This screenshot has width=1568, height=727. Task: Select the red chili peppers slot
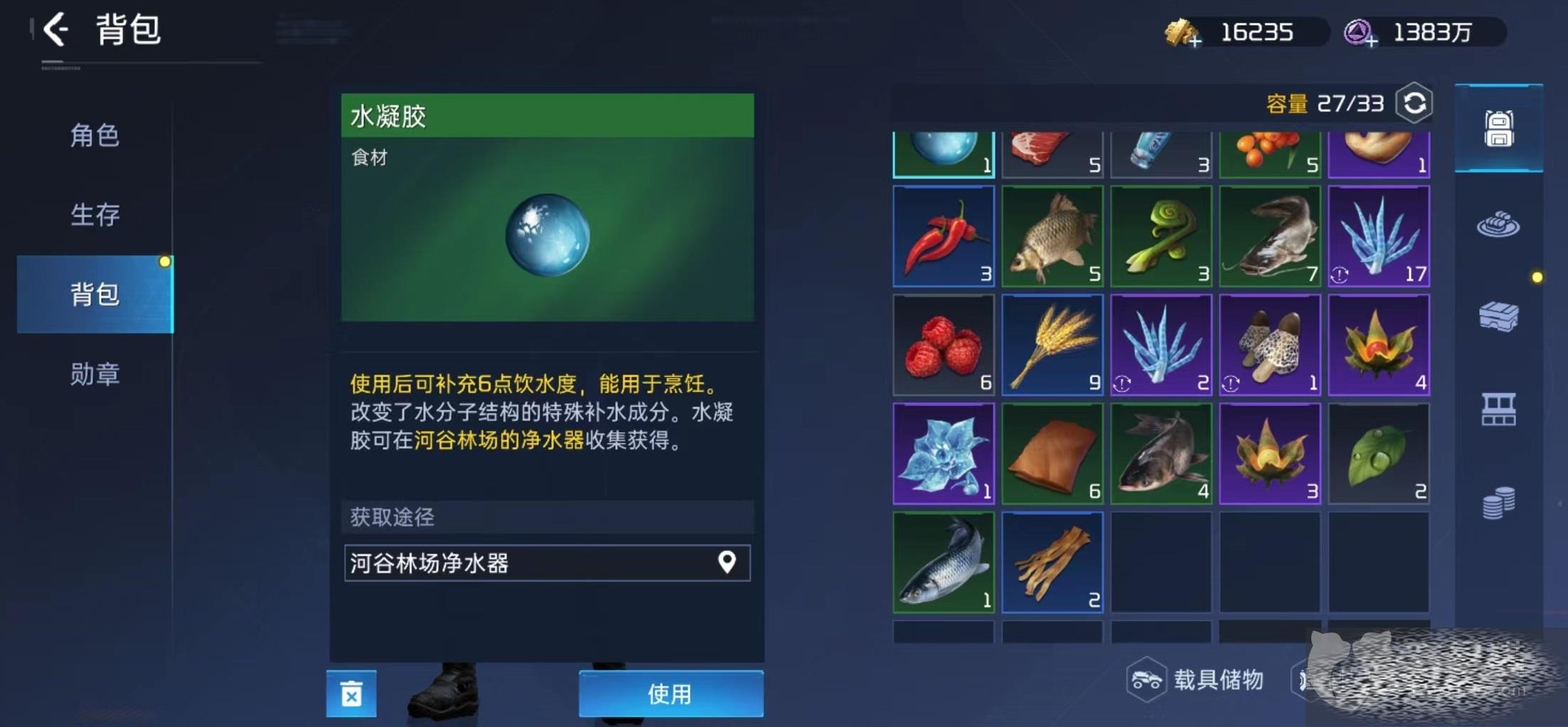pyautogui.click(x=943, y=237)
